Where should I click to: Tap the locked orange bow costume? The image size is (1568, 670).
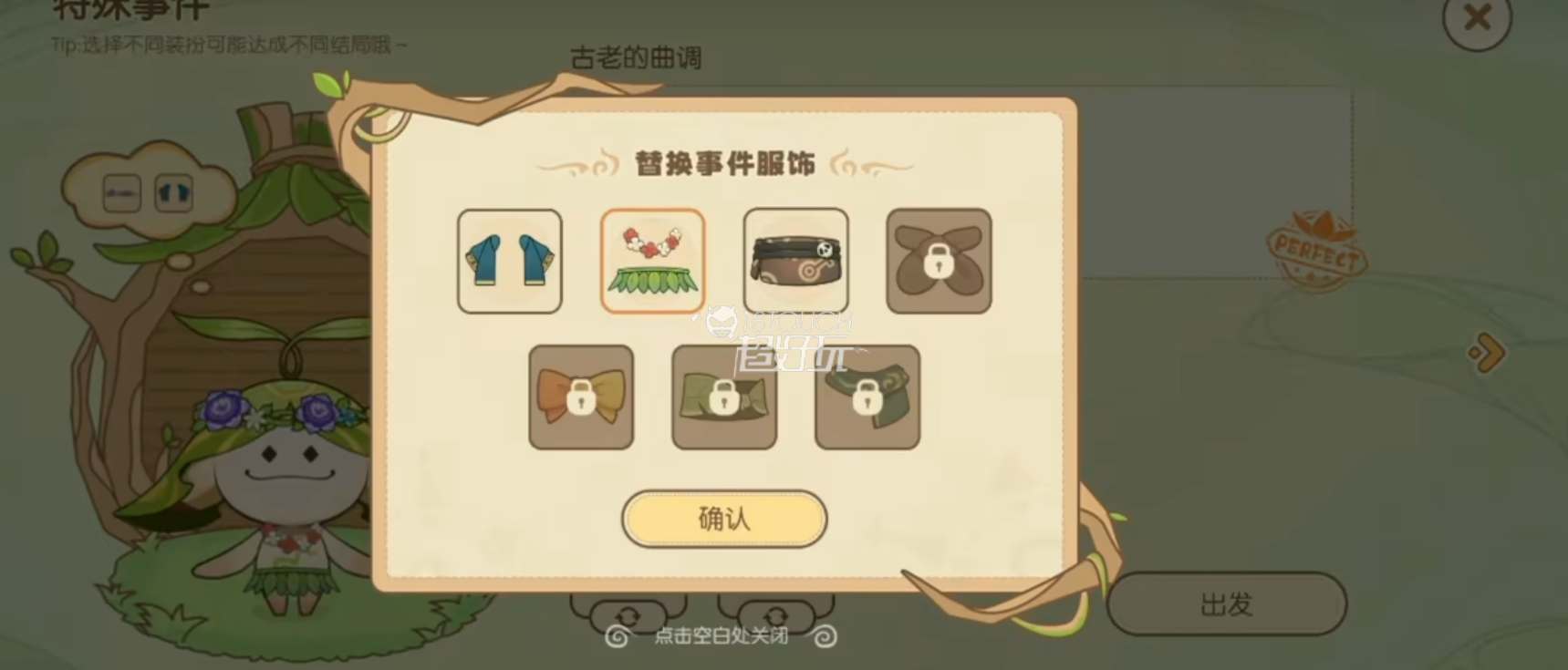(581, 399)
